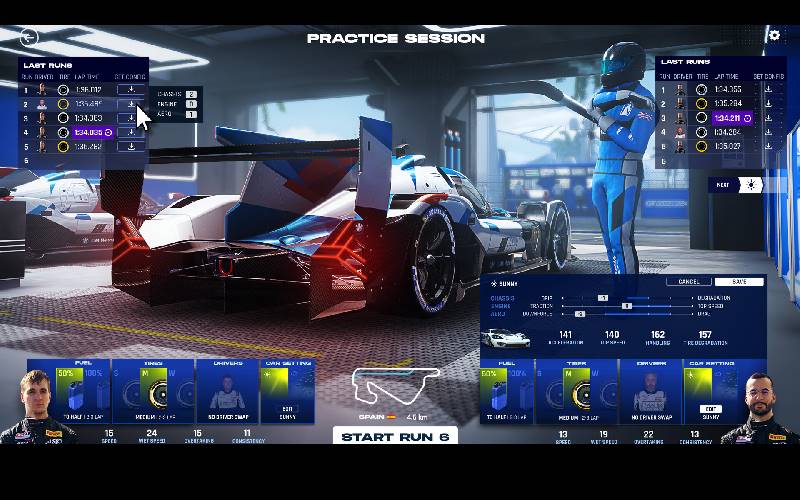The height and width of the screenshot is (500, 800).
Task: Open the right car's driver swap panel
Action: click(650, 391)
